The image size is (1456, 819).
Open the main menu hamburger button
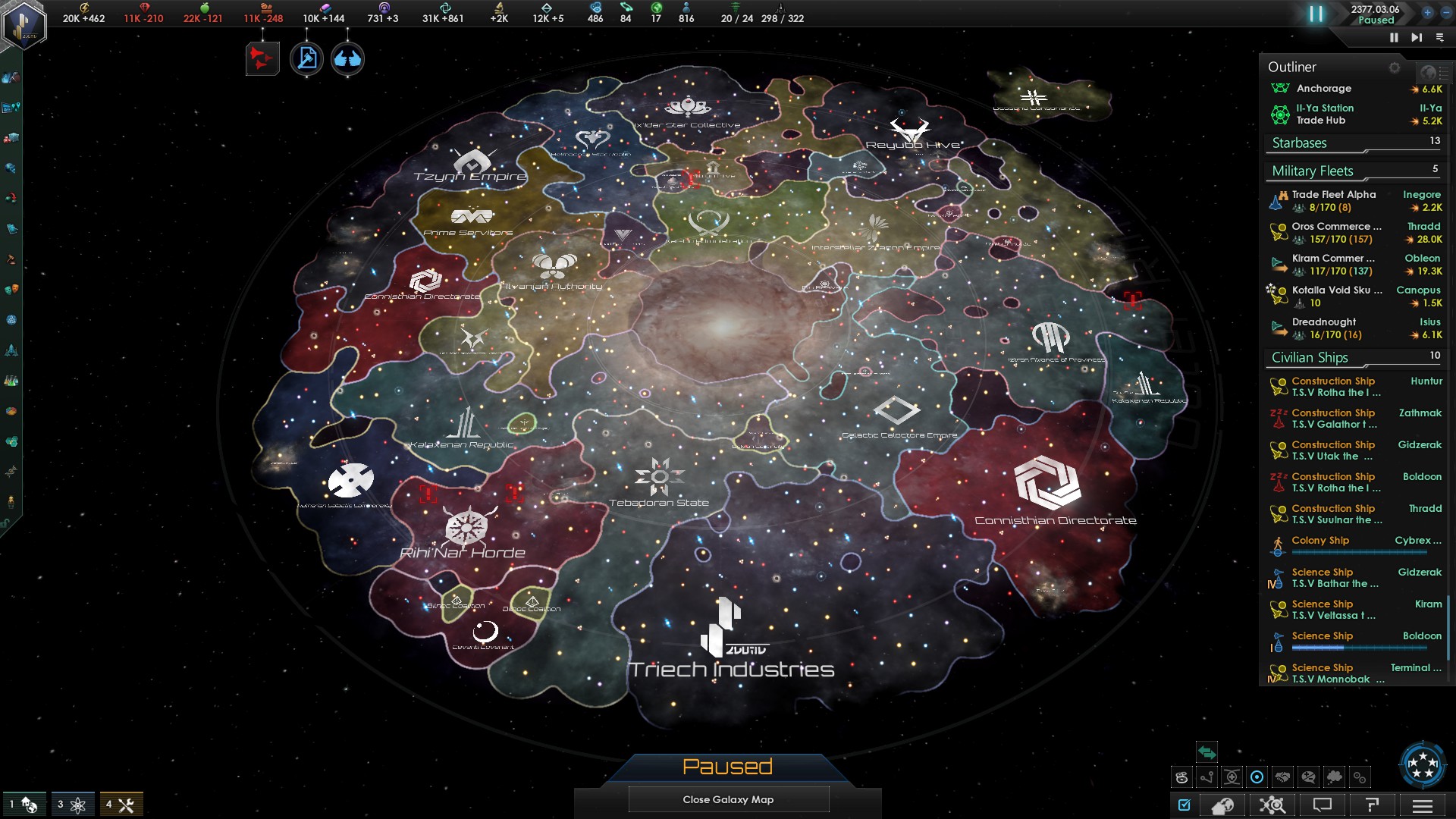pos(1422,805)
